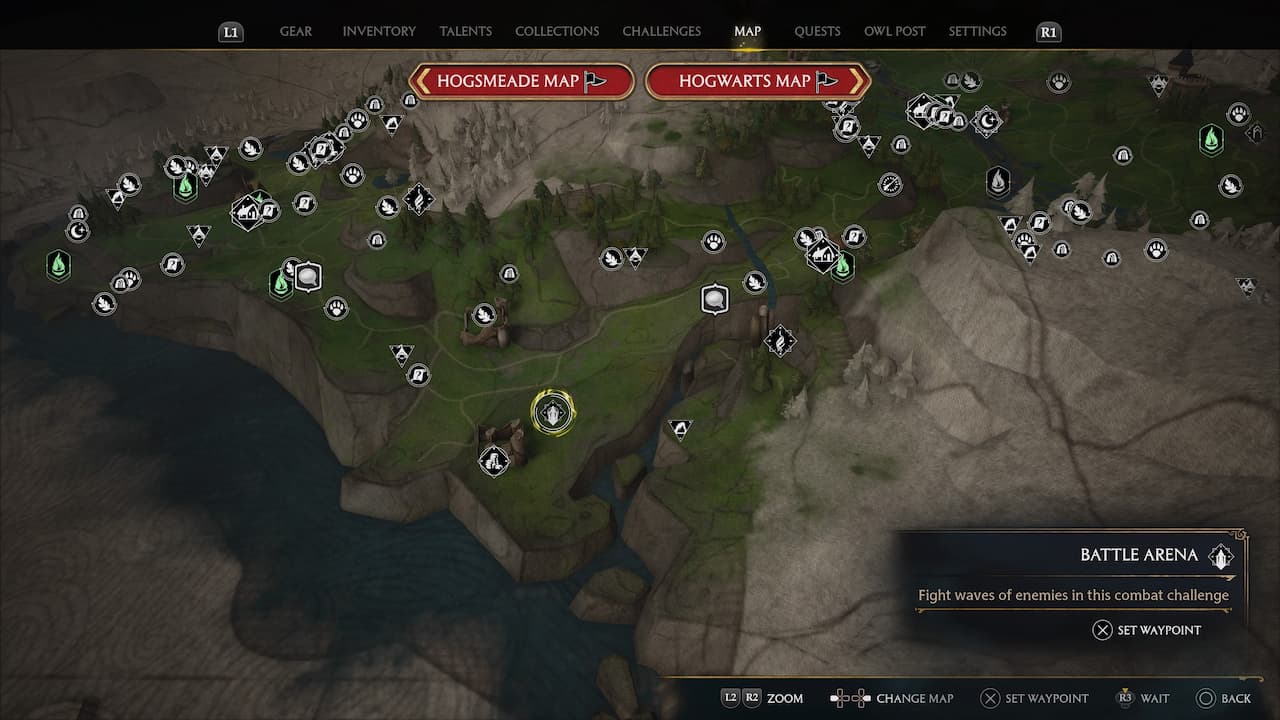1280x720 pixels.
Task: Show the Challenges tab
Action: pyautogui.click(x=661, y=31)
